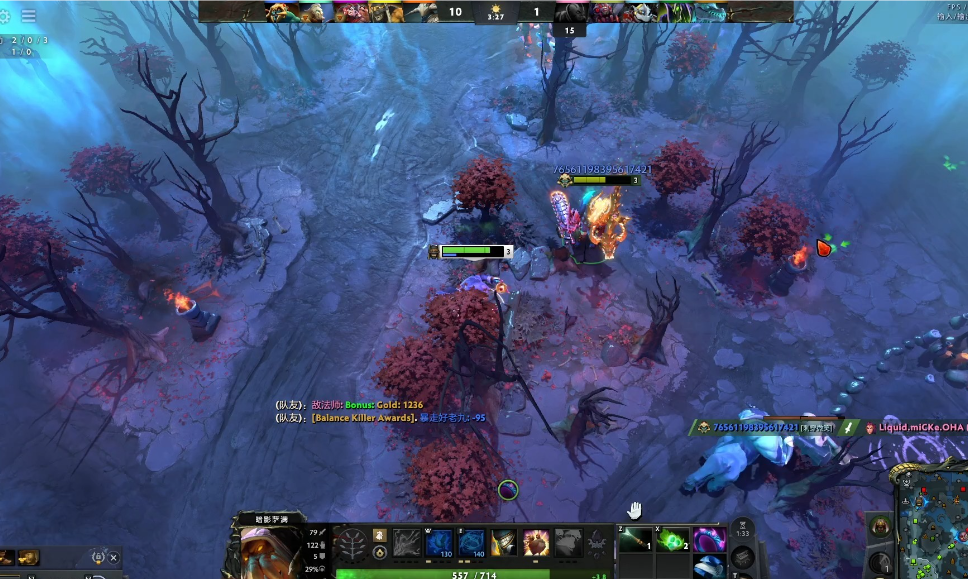This screenshot has width=968, height=579.
Task: Open the three-line hamburger menu
Action: point(28,16)
